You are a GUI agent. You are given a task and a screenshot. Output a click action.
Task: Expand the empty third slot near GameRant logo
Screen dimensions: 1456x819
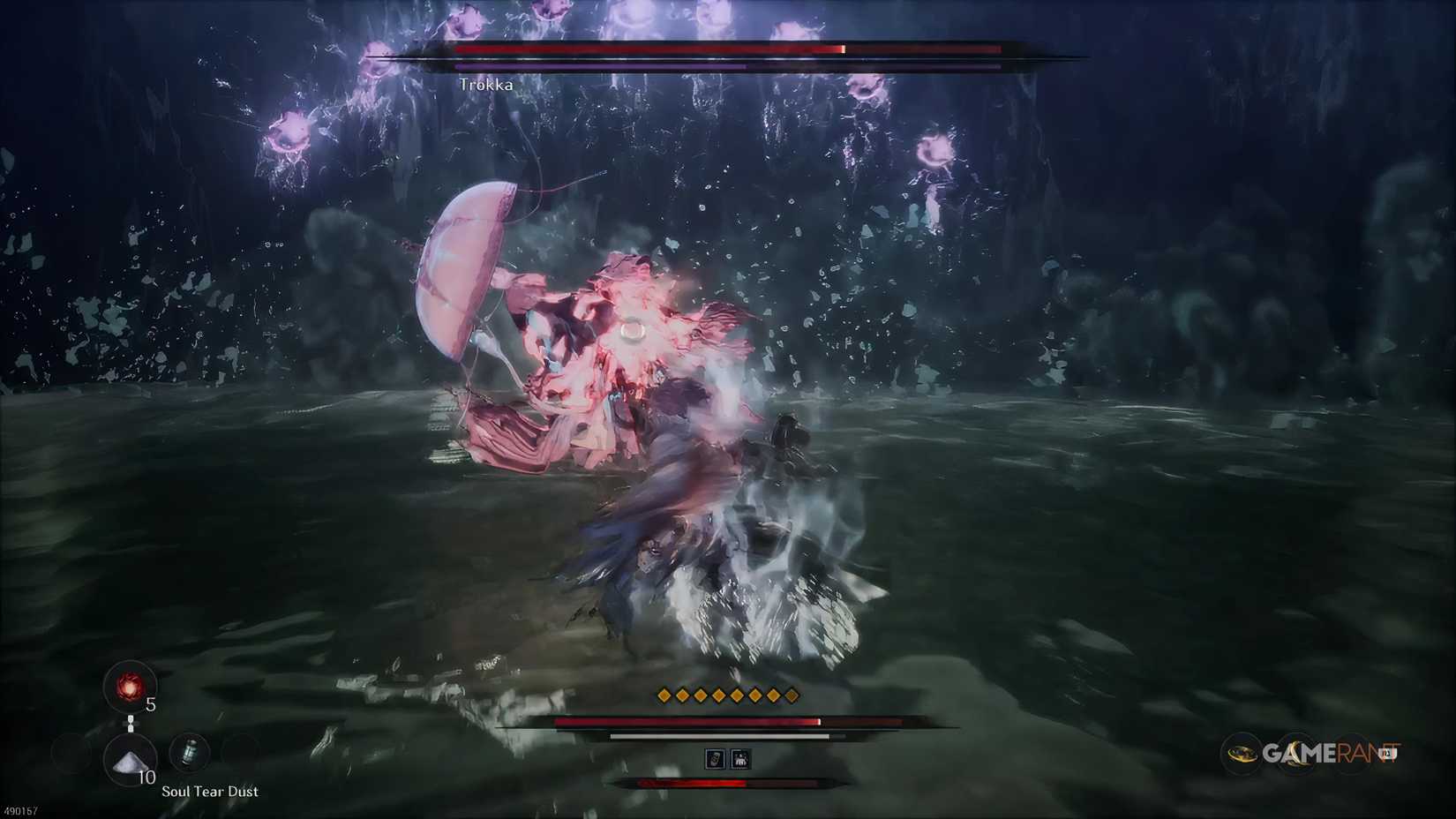tap(1352, 754)
